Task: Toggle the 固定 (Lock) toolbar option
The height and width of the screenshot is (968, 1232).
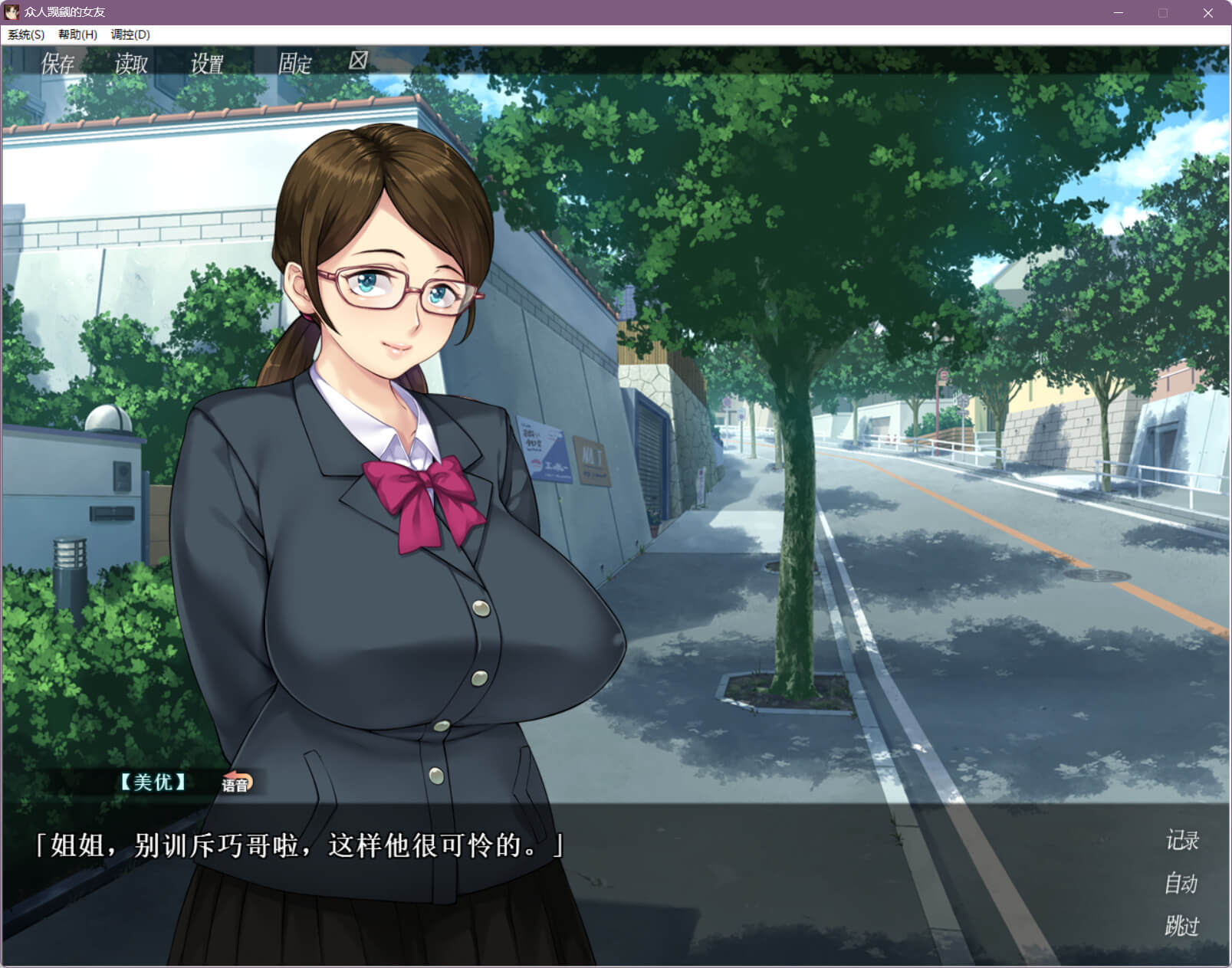Action: coord(294,64)
